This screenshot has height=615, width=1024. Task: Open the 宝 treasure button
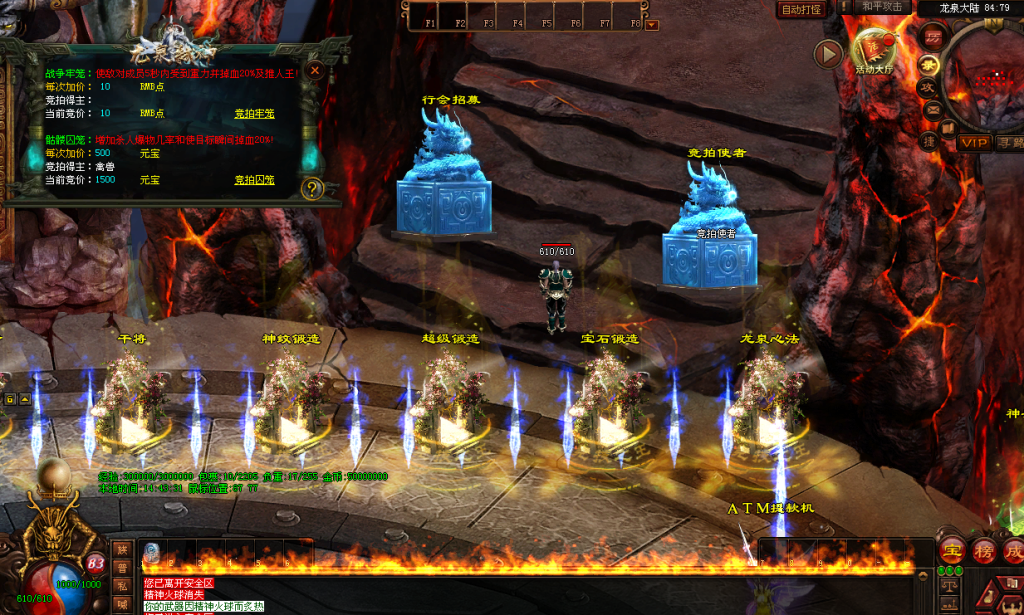pos(952,551)
